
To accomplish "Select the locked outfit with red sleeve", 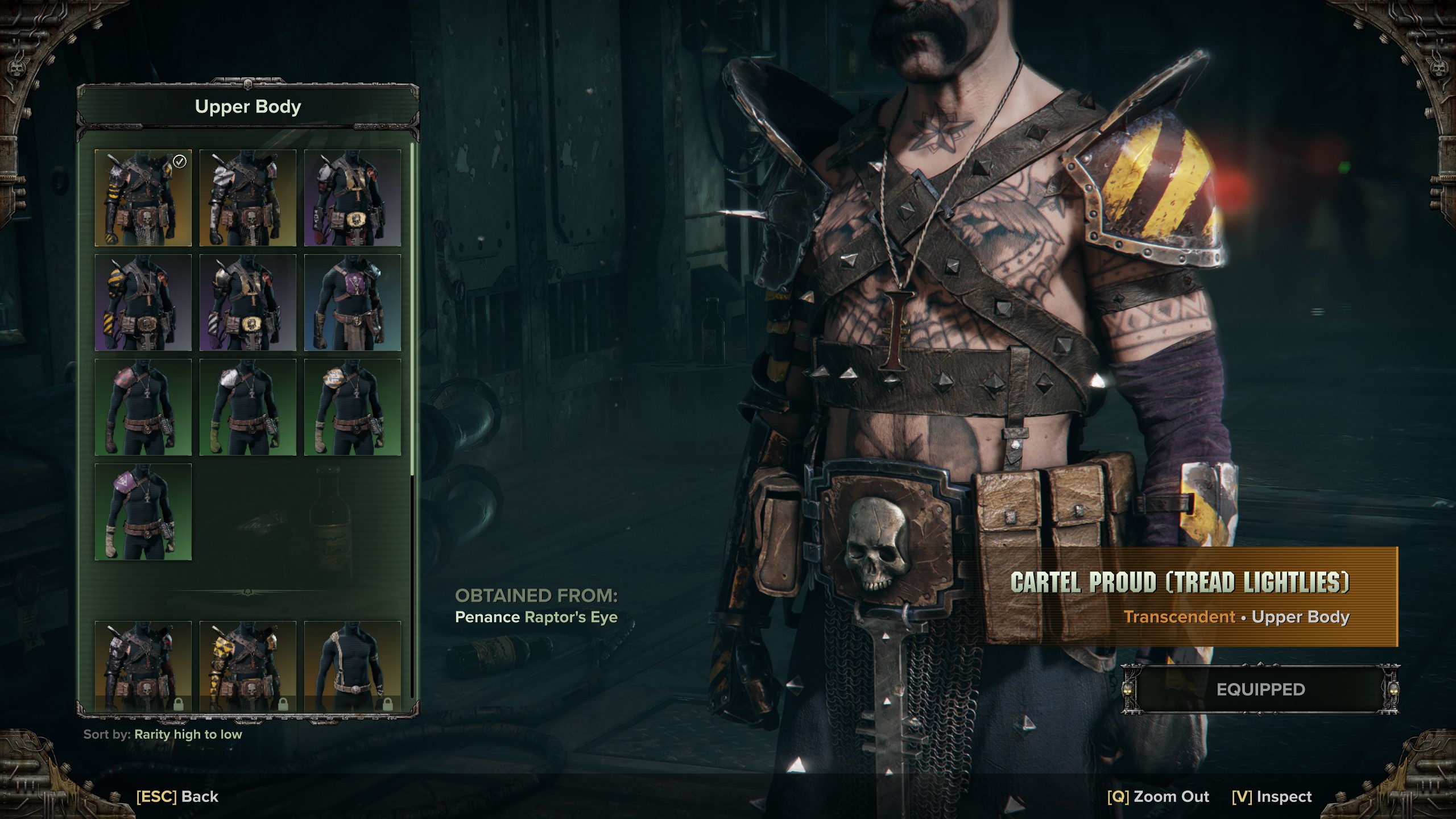I will 143,665.
